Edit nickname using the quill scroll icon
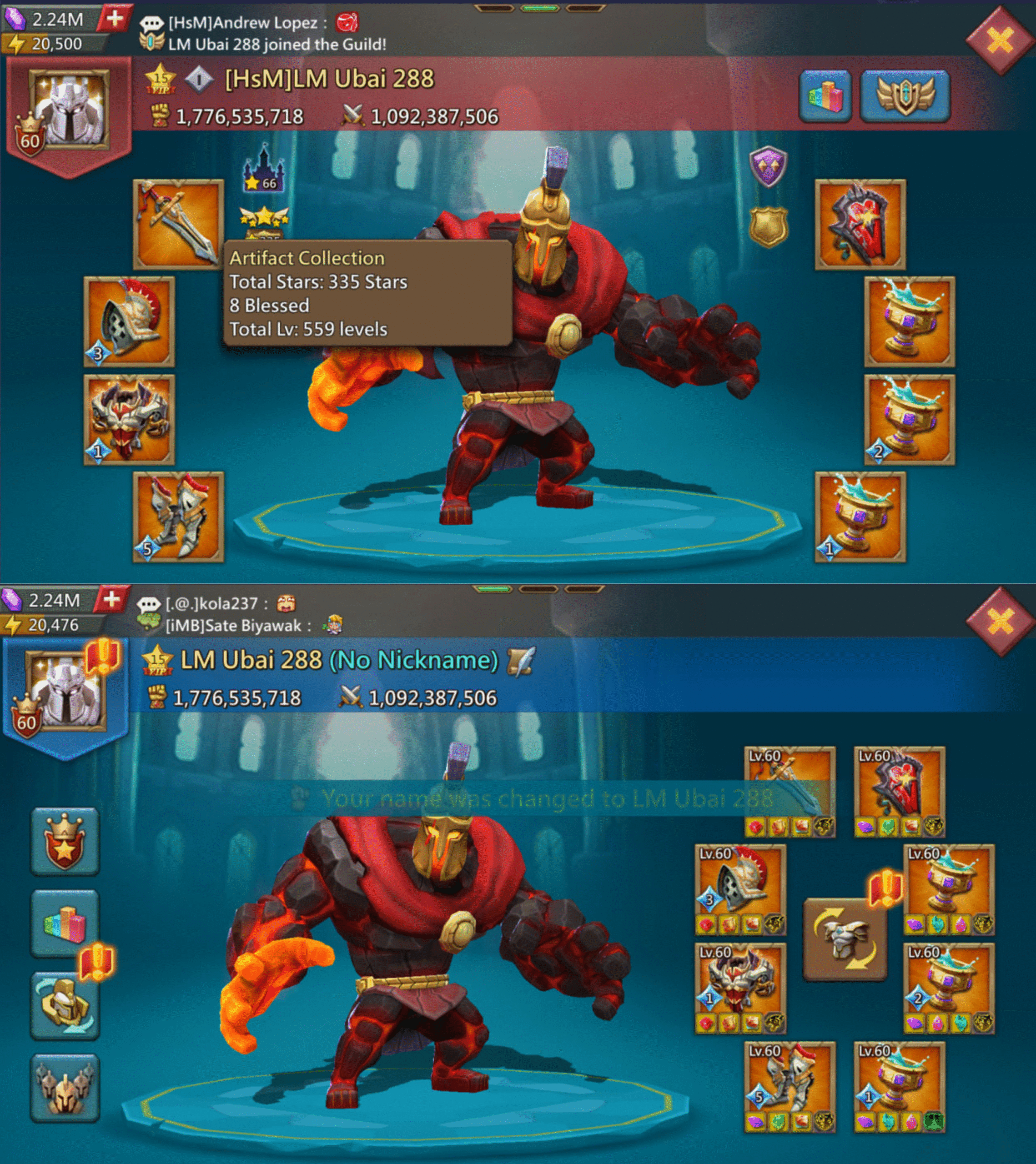Viewport: 1036px width, 1164px height. pyautogui.click(x=520, y=662)
